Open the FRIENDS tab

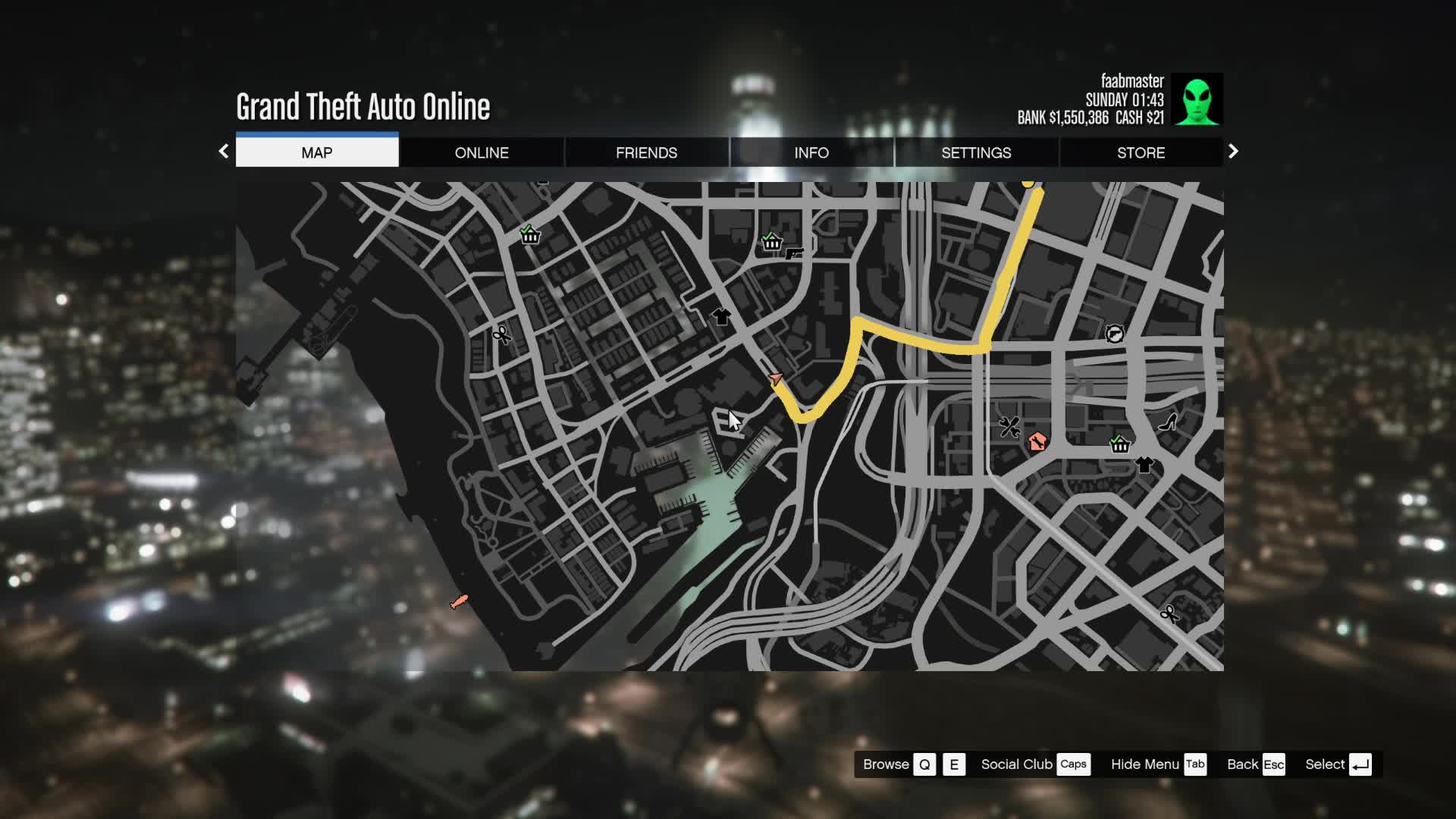point(646,152)
